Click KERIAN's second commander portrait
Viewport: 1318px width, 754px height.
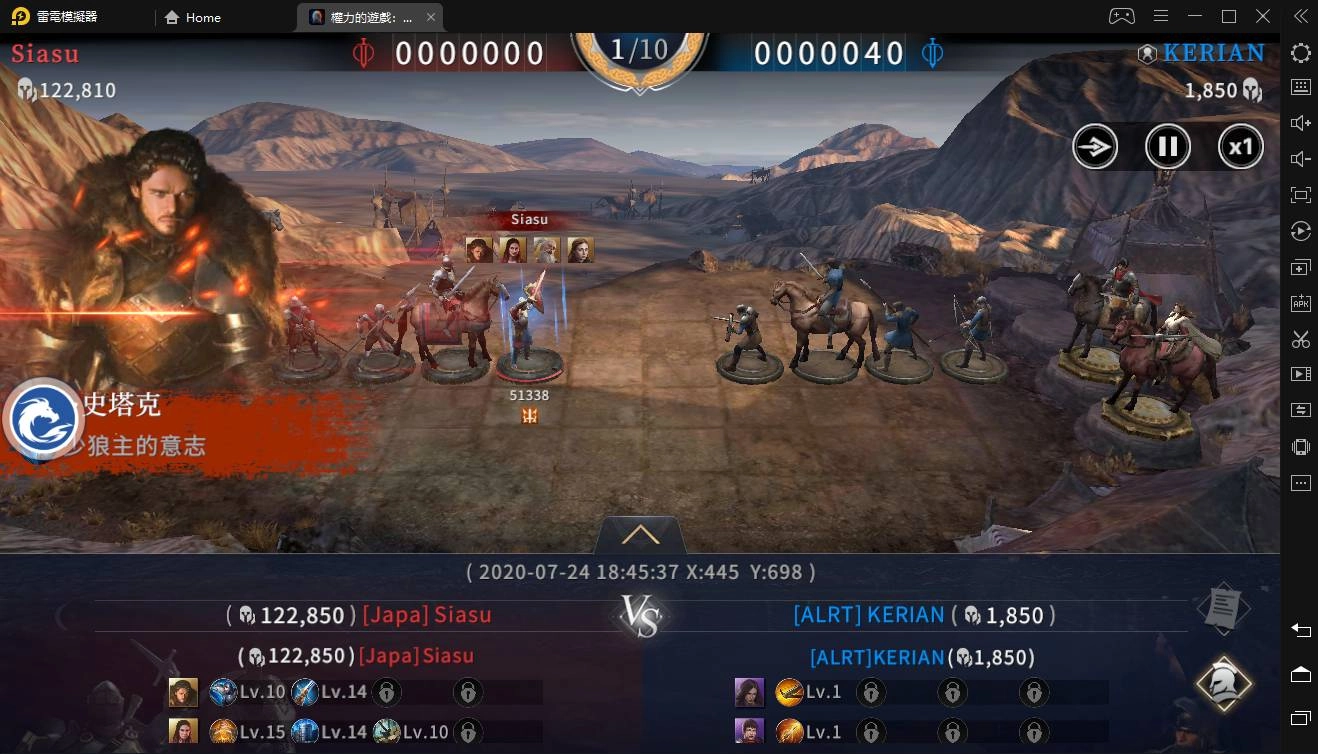pyautogui.click(x=749, y=731)
